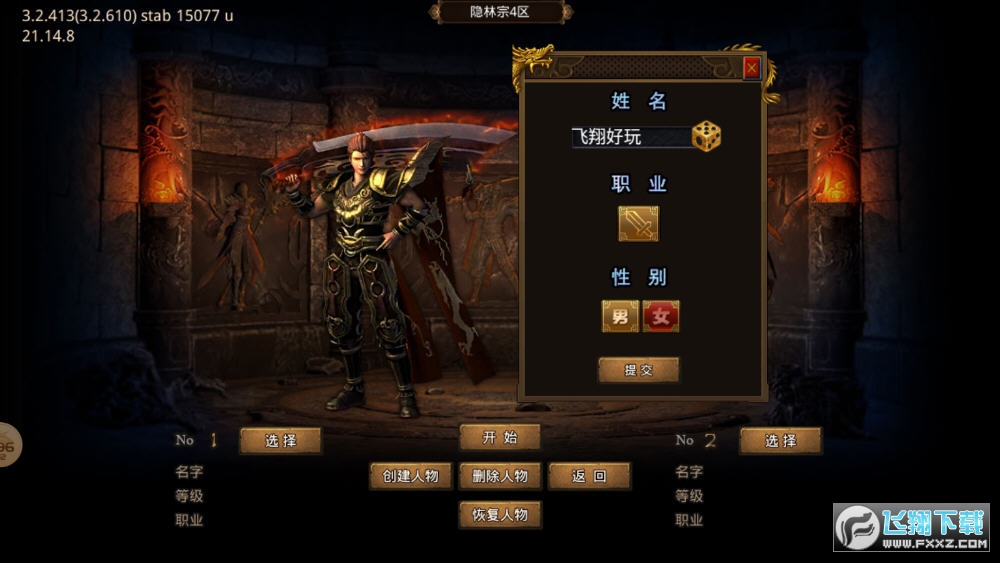Submit the new character with 提交

tap(638, 370)
